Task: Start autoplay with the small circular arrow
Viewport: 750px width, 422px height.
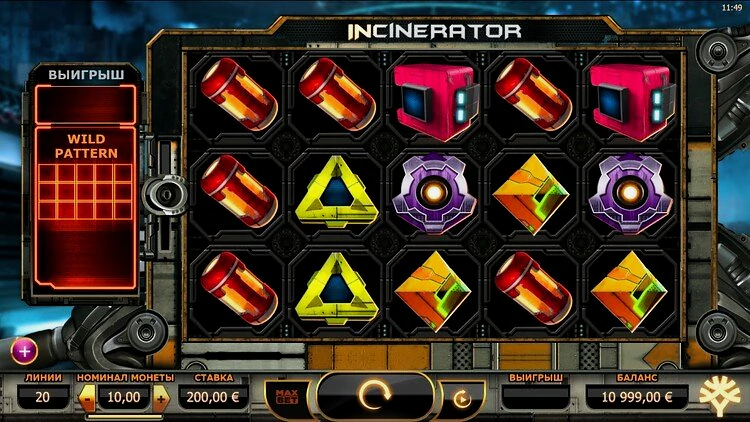Action: click(461, 399)
